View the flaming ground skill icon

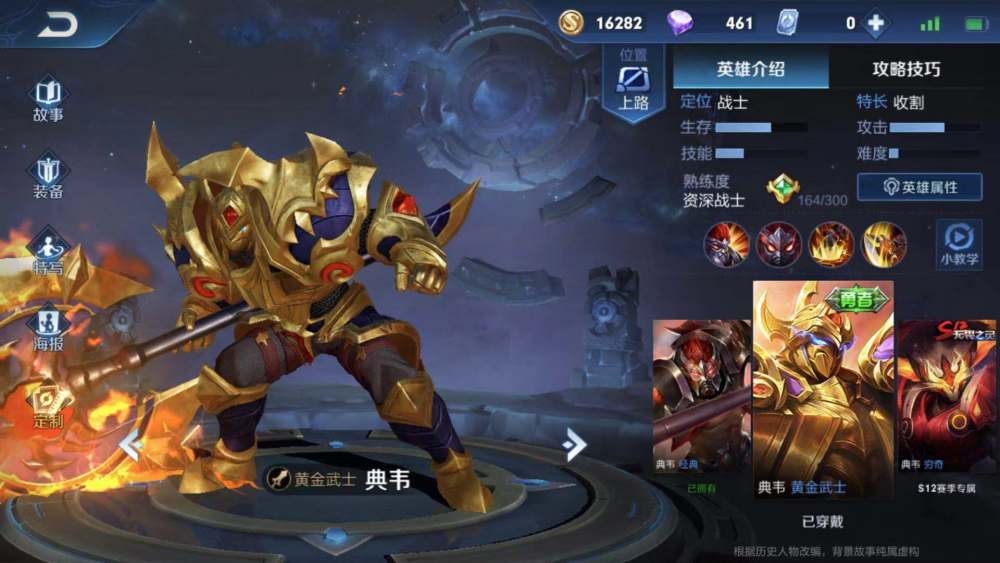831,244
